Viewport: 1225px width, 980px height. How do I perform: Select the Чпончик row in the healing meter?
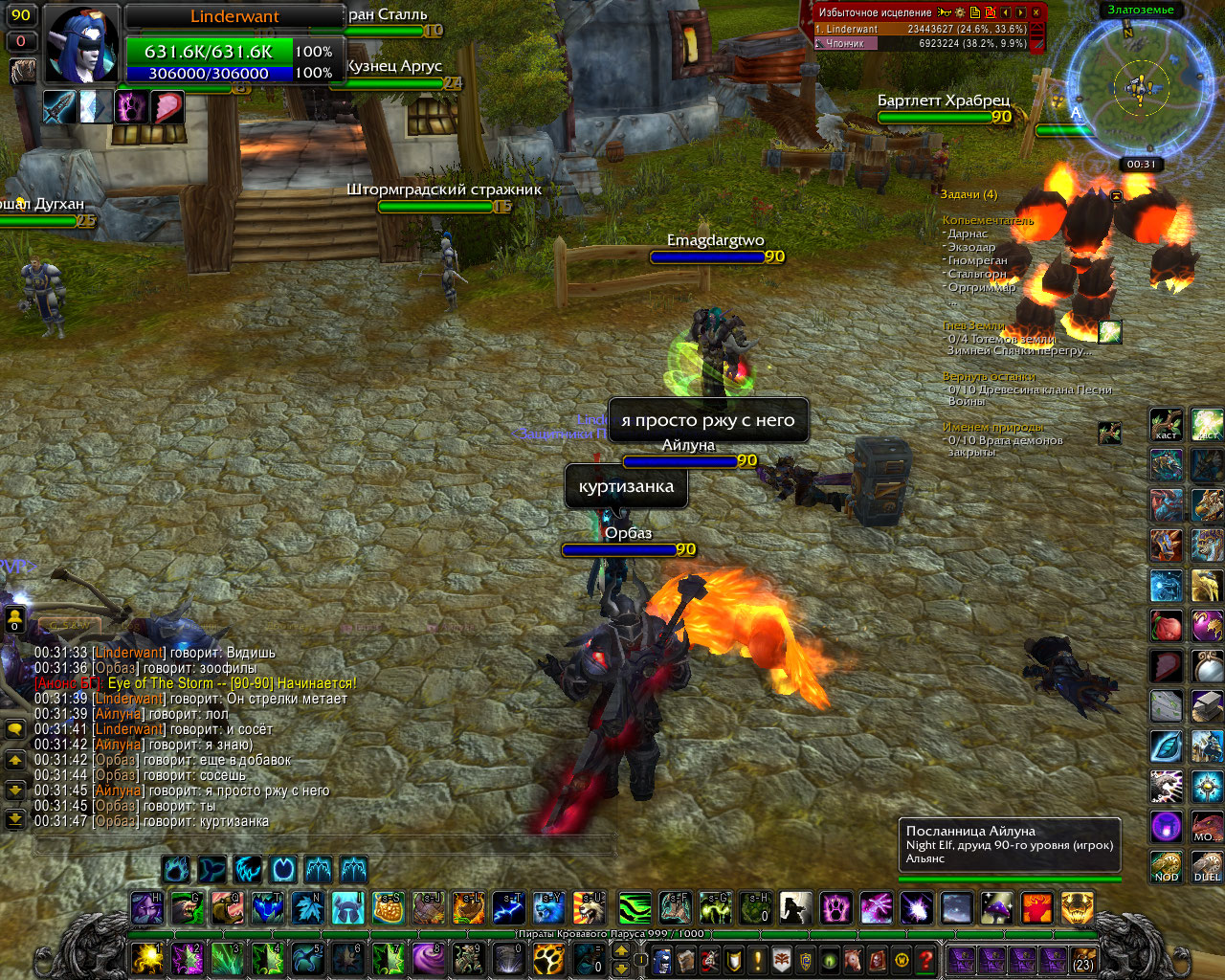920,43
